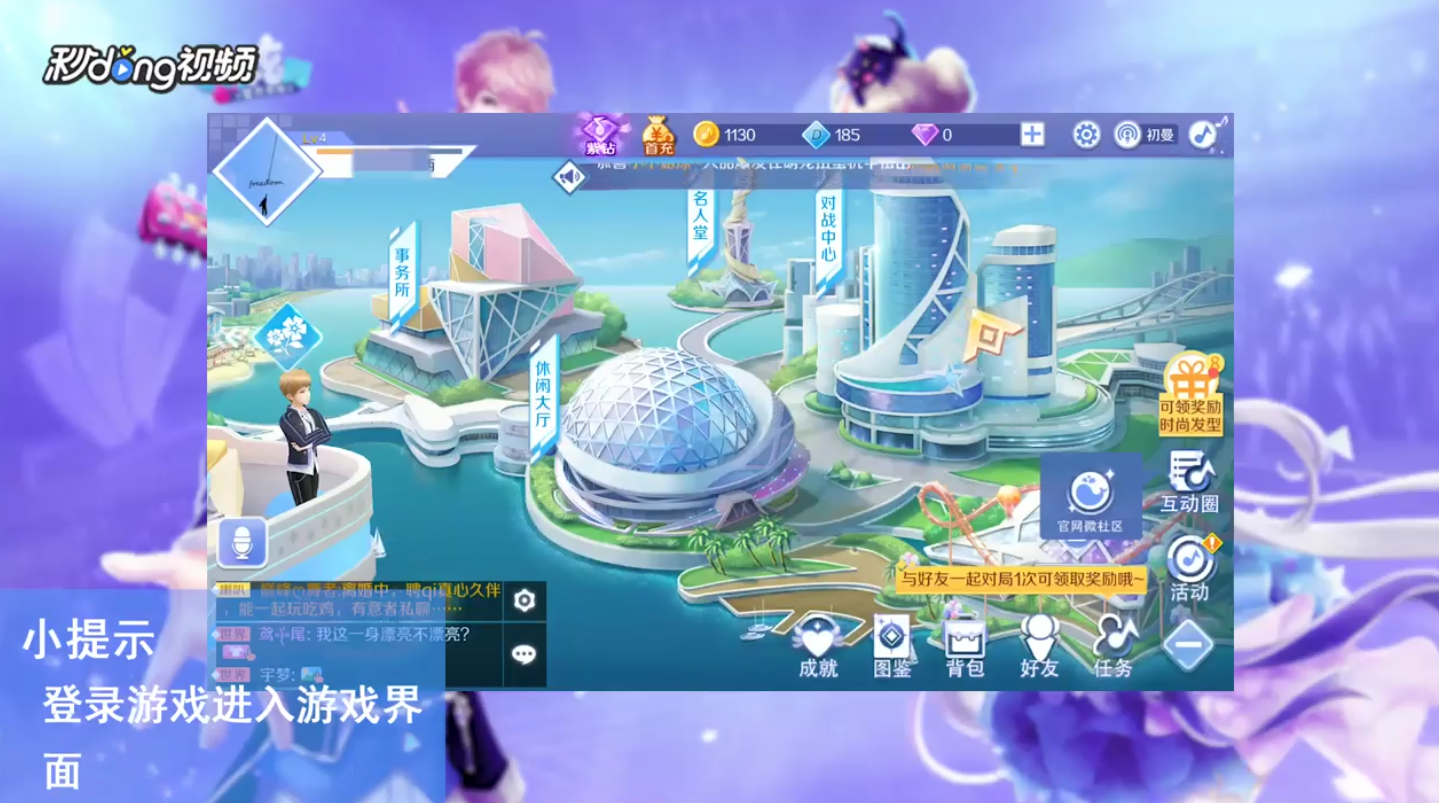
Task: Collapse the right menu with the minus button
Action: click(x=1186, y=643)
